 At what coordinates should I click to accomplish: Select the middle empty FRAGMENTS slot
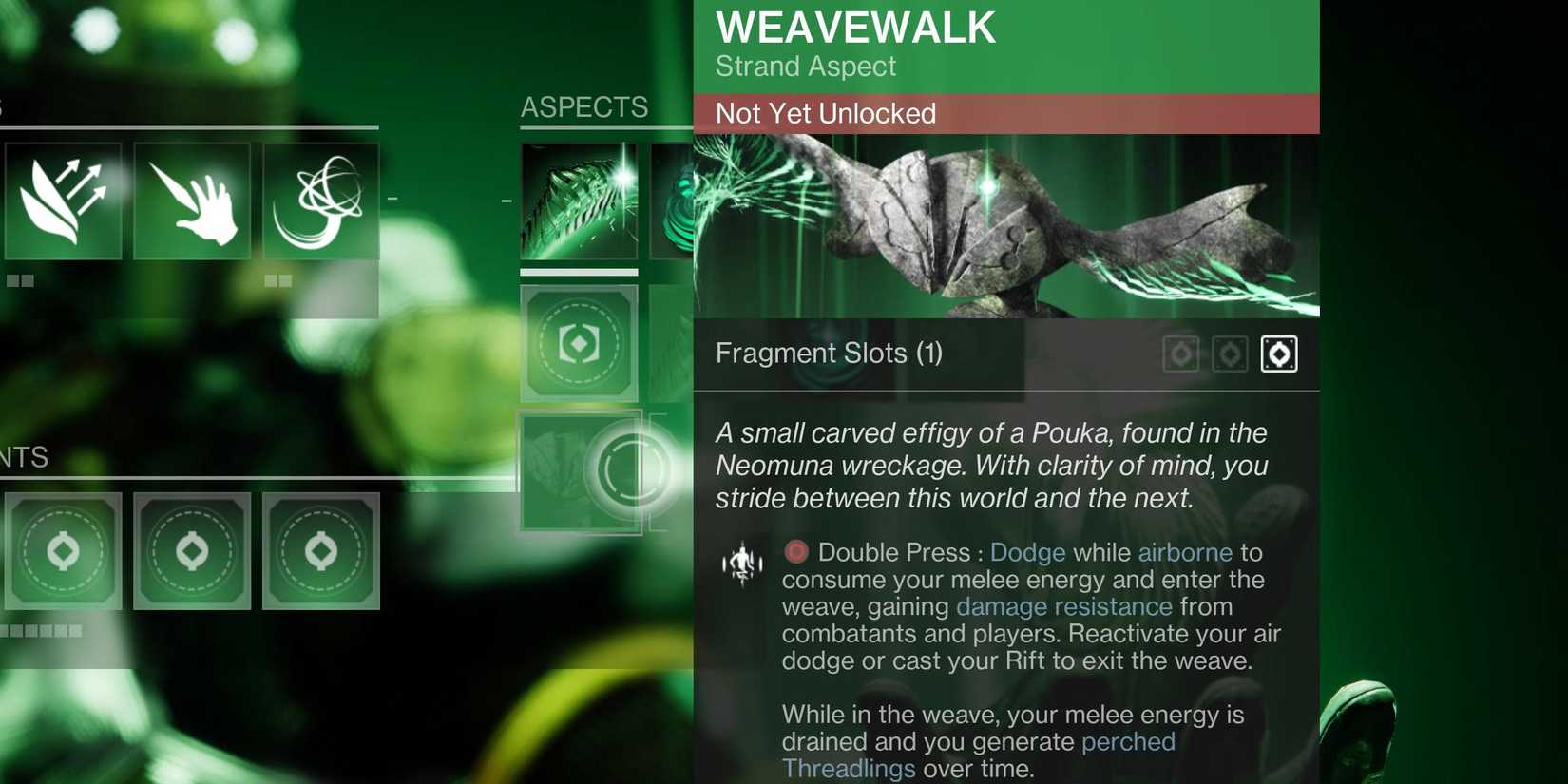click(x=193, y=551)
